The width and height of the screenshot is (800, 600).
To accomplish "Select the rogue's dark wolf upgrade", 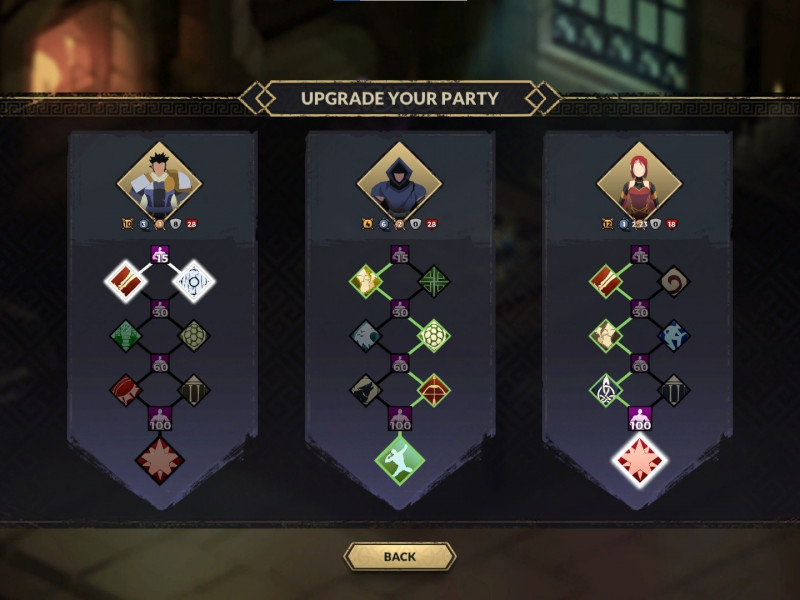I will coord(366,390).
